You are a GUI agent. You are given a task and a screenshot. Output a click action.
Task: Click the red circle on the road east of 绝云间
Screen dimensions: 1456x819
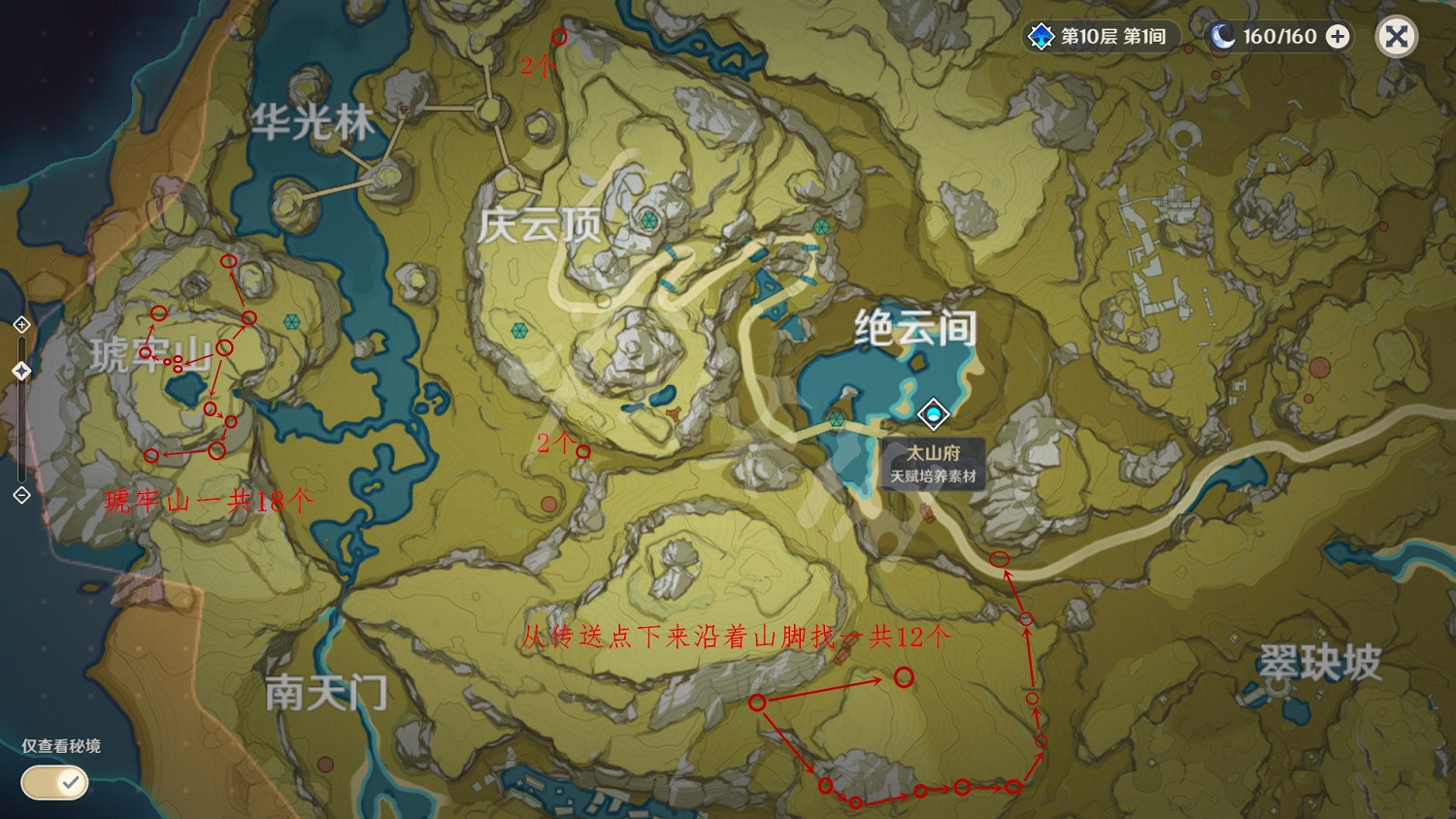1001,558
